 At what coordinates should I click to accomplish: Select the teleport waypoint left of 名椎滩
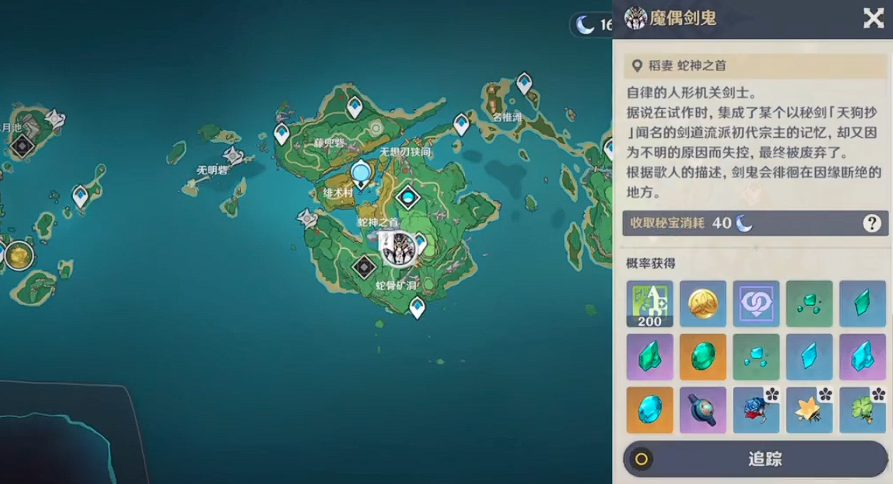click(x=461, y=124)
